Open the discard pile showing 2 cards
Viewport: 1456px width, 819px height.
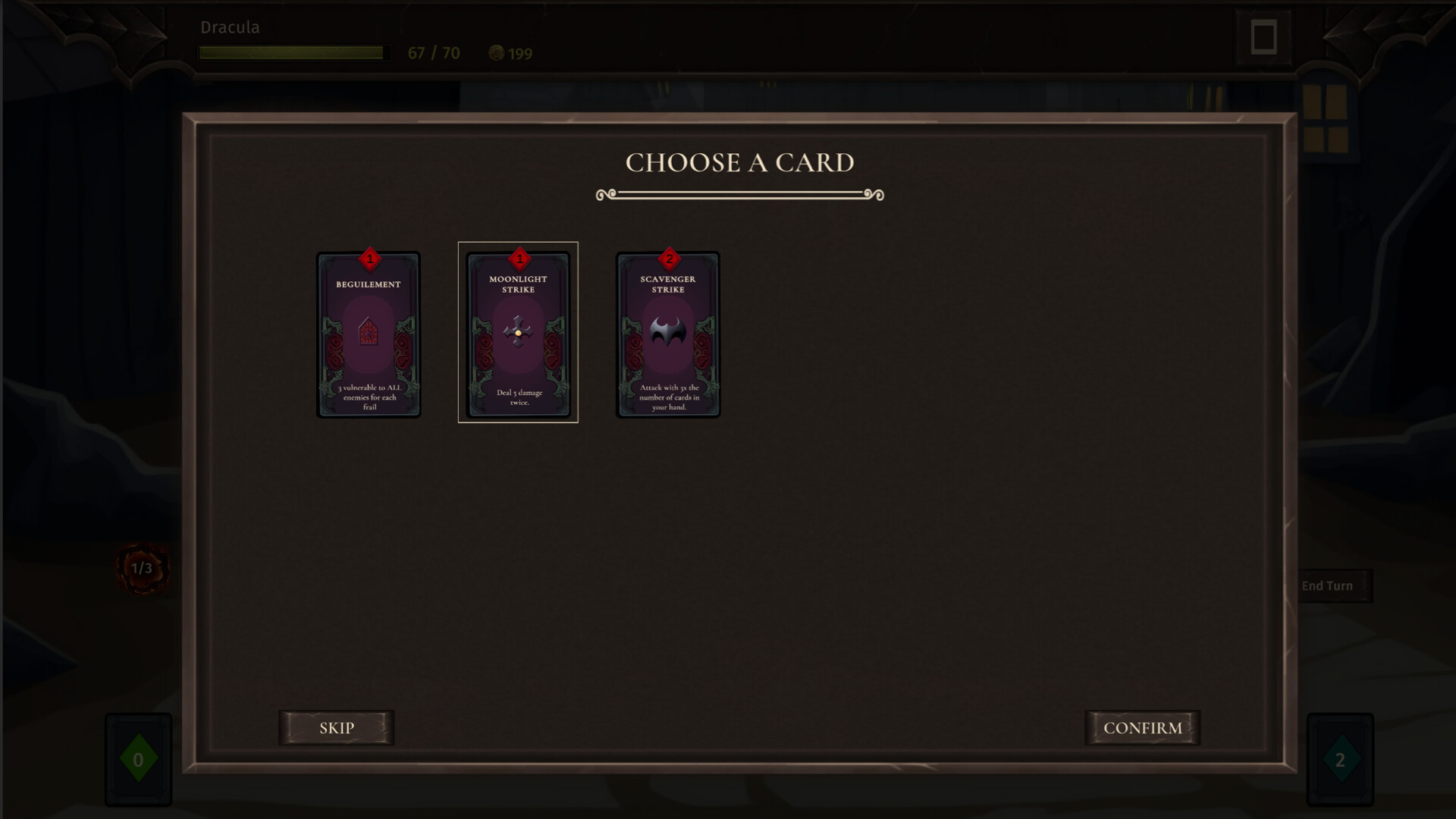pos(1339,758)
